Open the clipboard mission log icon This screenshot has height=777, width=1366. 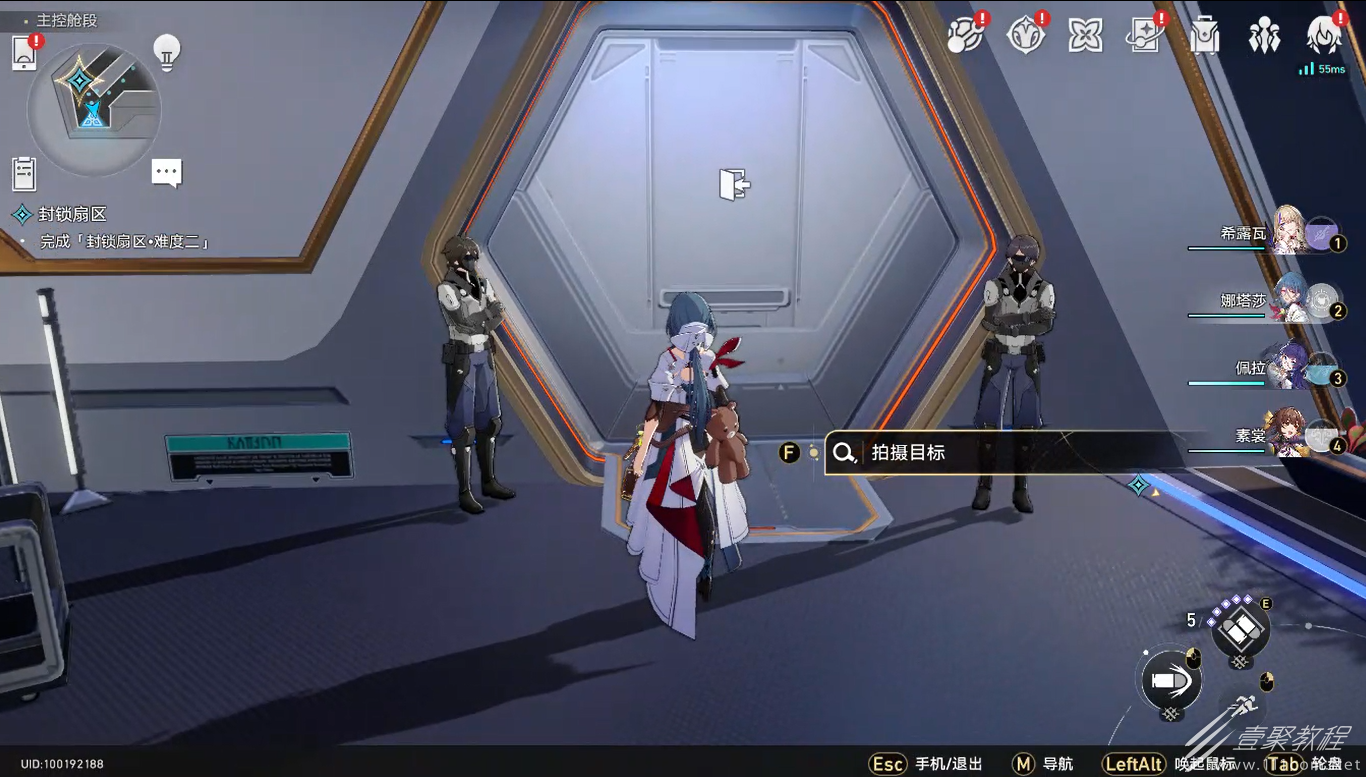coord(24,173)
